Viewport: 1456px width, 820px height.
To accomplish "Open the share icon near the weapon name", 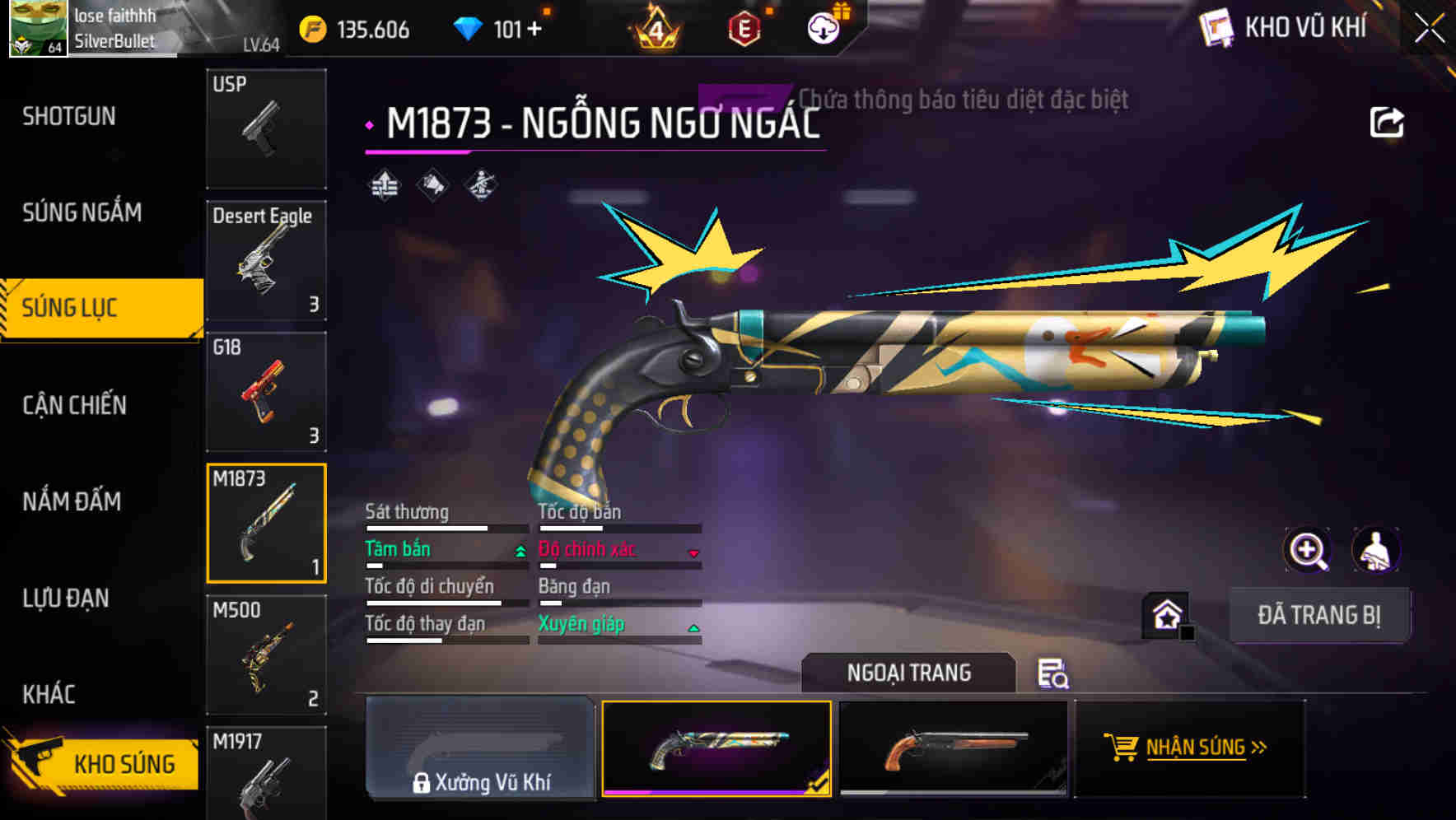I will click(x=1389, y=121).
